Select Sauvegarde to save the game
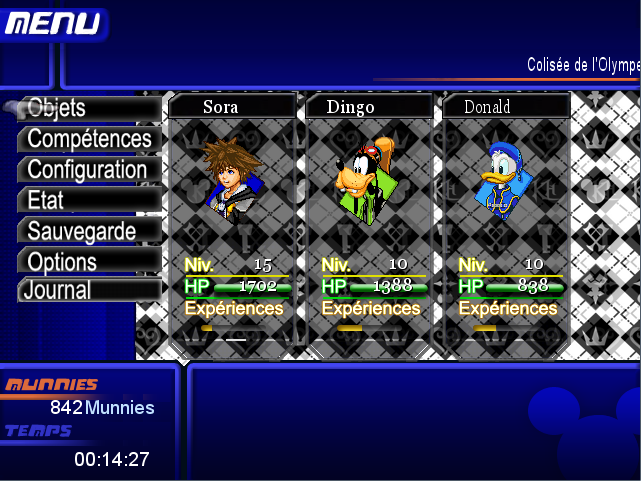The image size is (641, 481). point(89,231)
